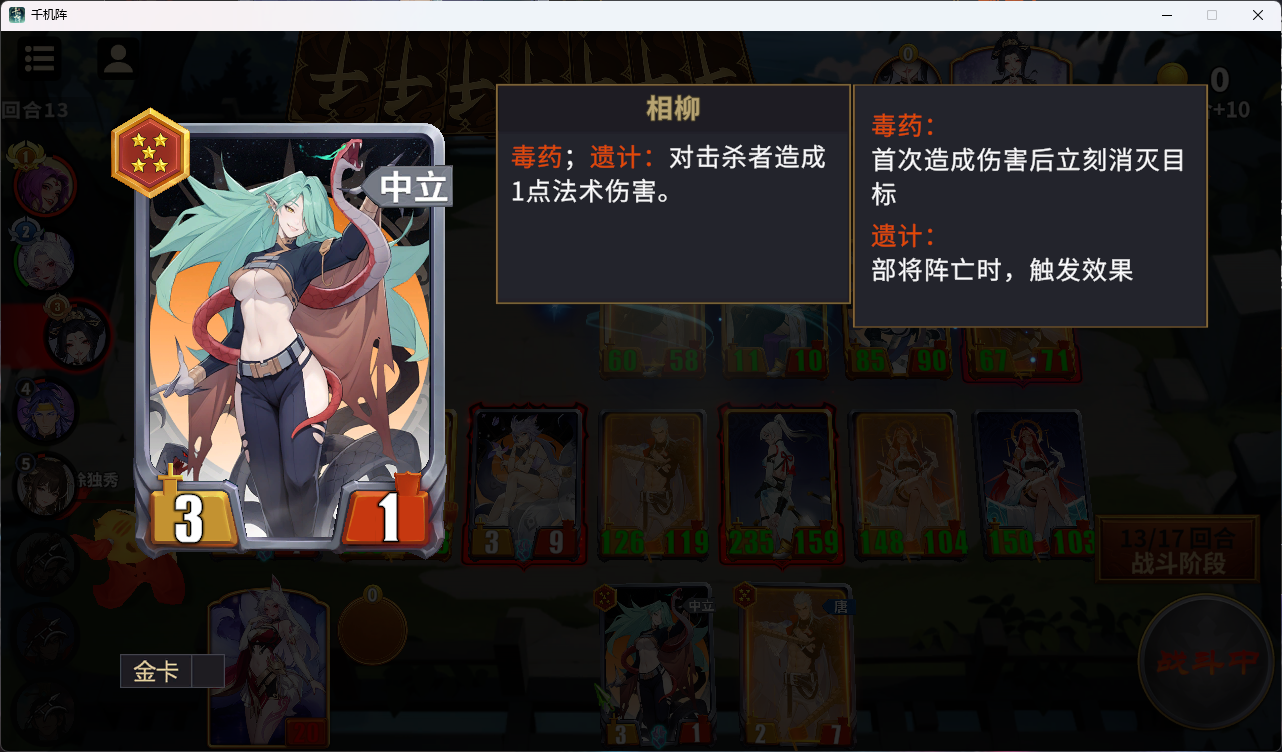Viewport: 1282px width, 752px height.
Task: Select the rank 5 player avatar
Action: tap(46, 485)
